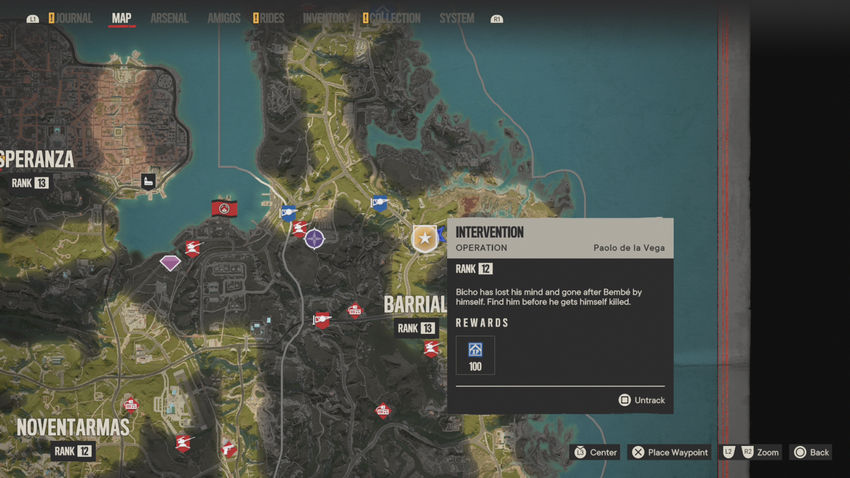Choose the red and black flag marker

[x=224, y=208]
